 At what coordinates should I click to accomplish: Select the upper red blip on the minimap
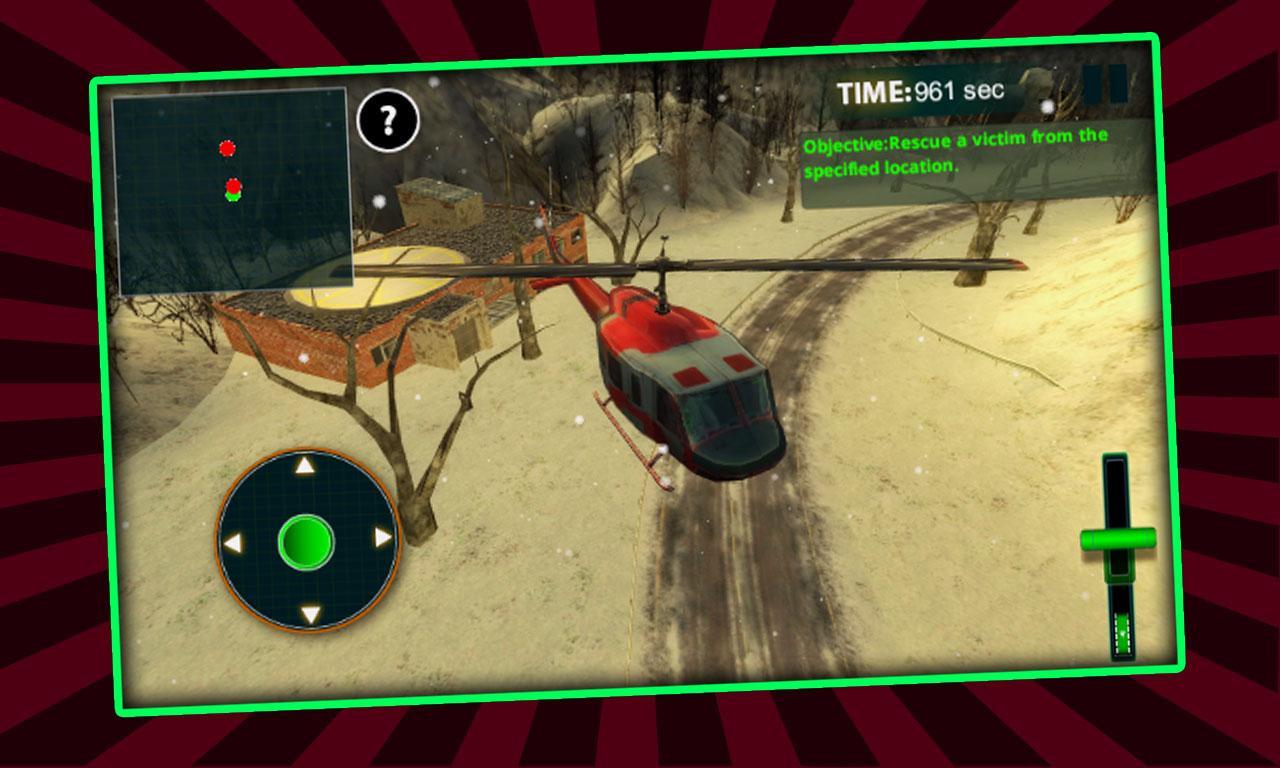[227, 150]
